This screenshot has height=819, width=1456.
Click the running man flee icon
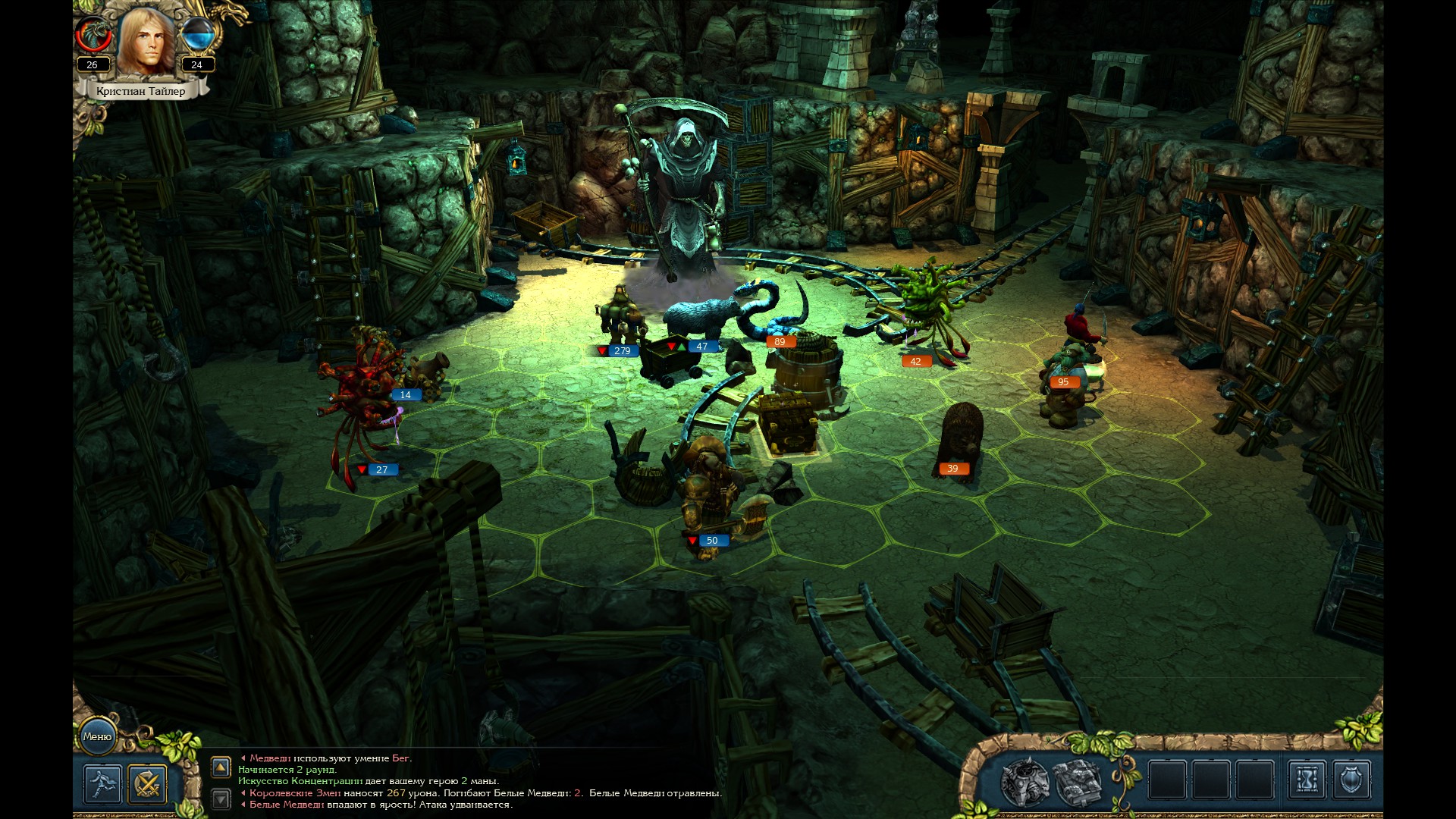pyautogui.click(x=102, y=783)
